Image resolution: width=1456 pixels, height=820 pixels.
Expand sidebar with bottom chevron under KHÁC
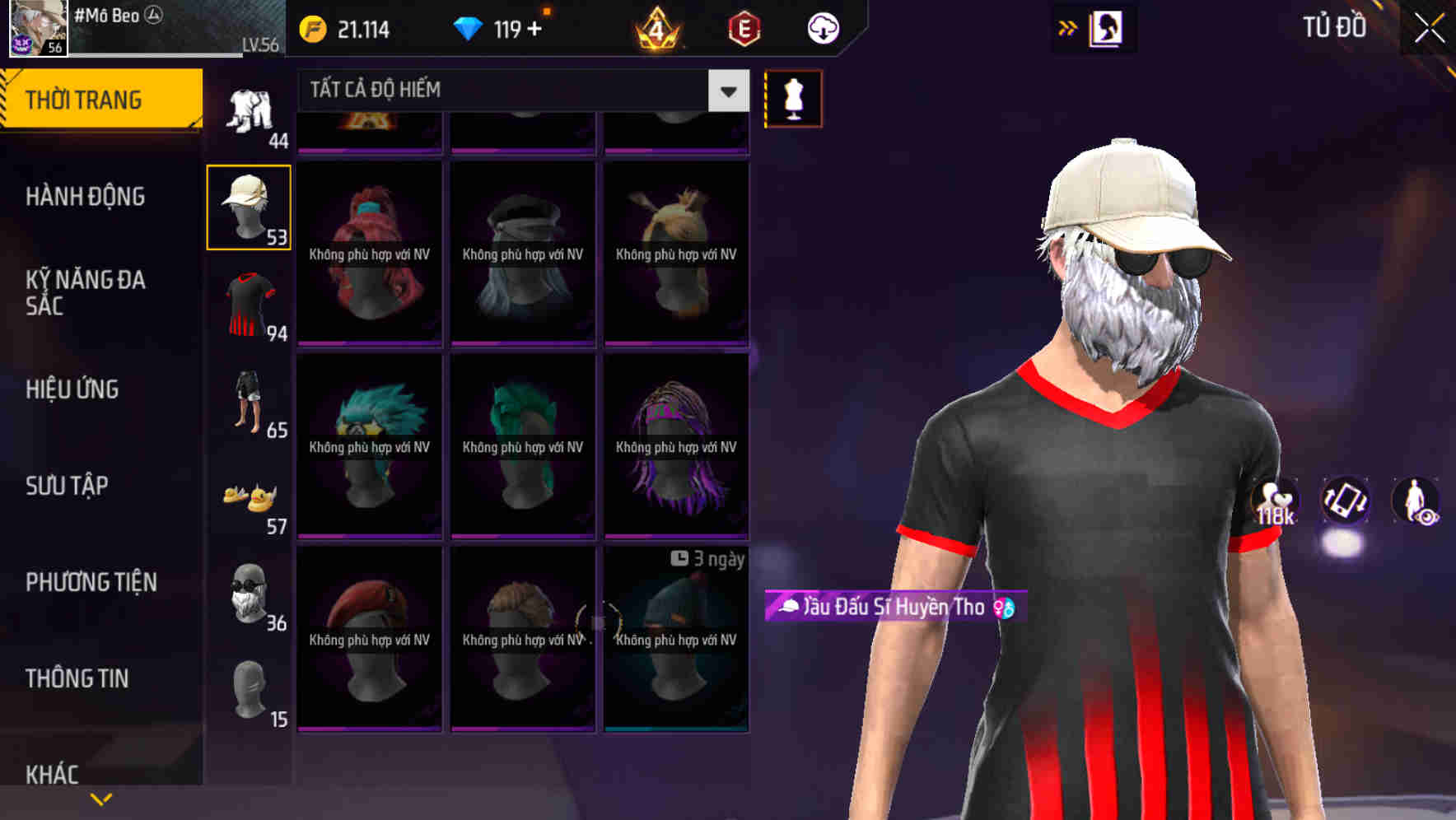point(100,797)
